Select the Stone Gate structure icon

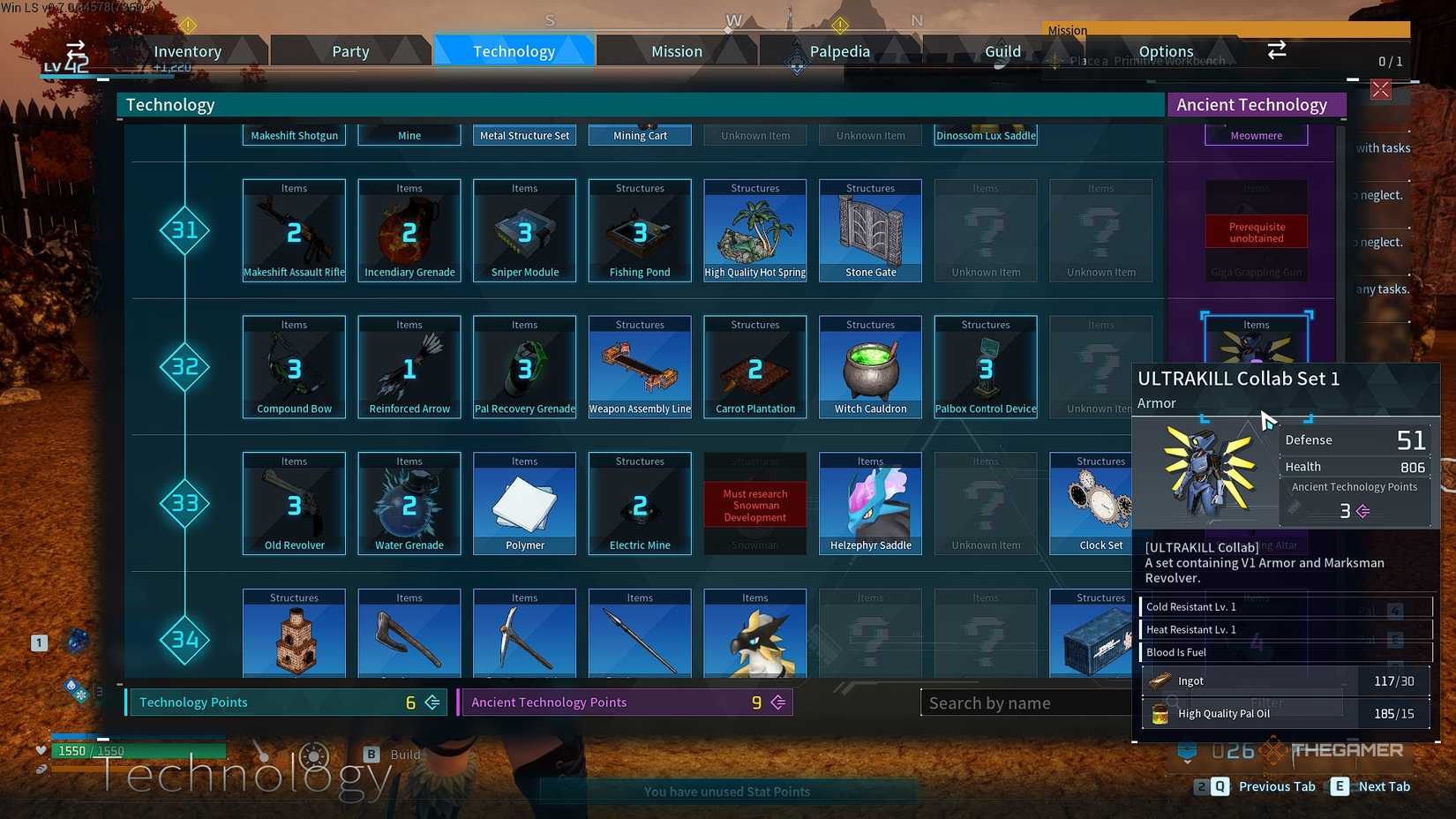pos(870,229)
